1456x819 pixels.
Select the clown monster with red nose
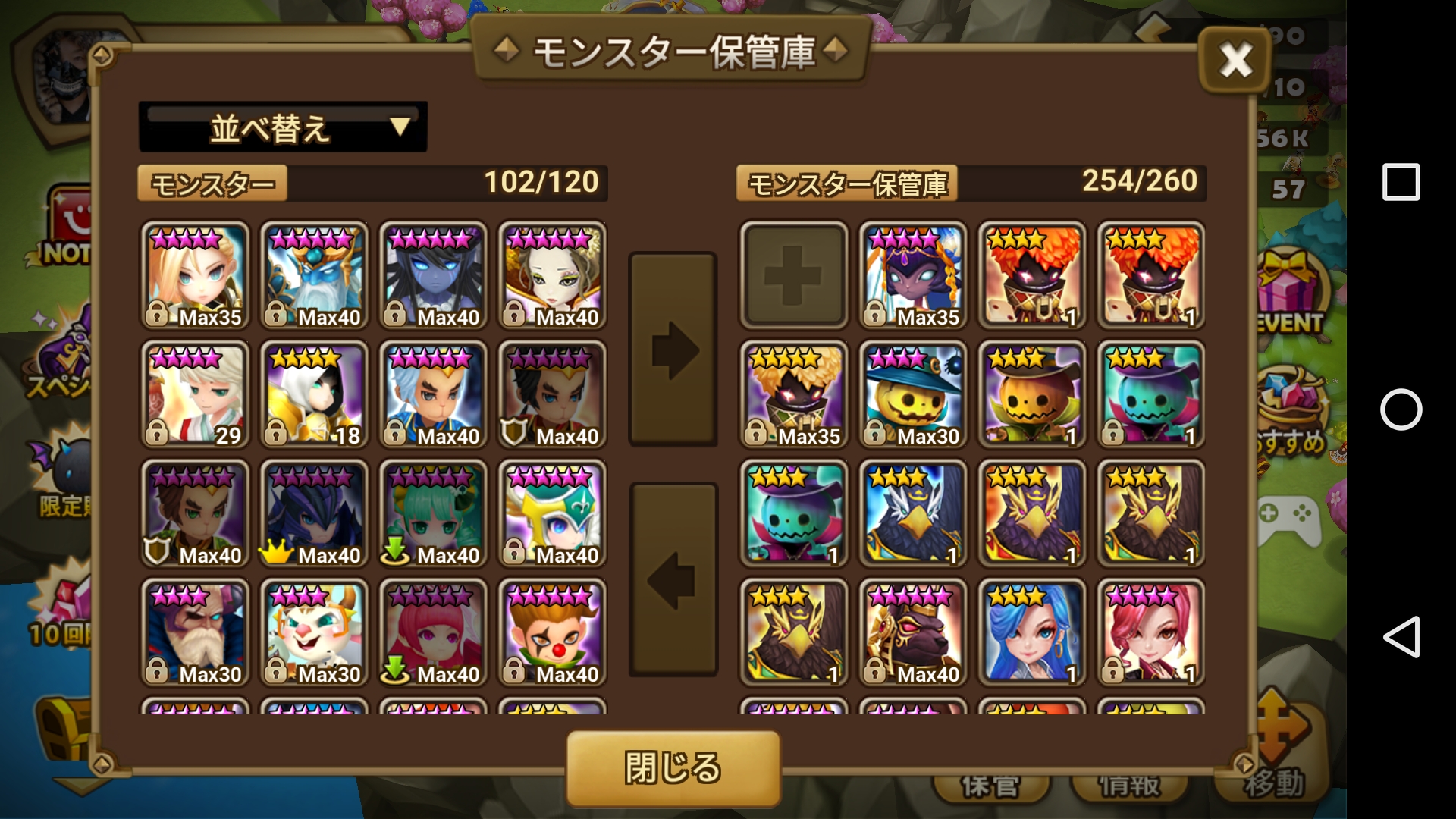coord(552,632)
